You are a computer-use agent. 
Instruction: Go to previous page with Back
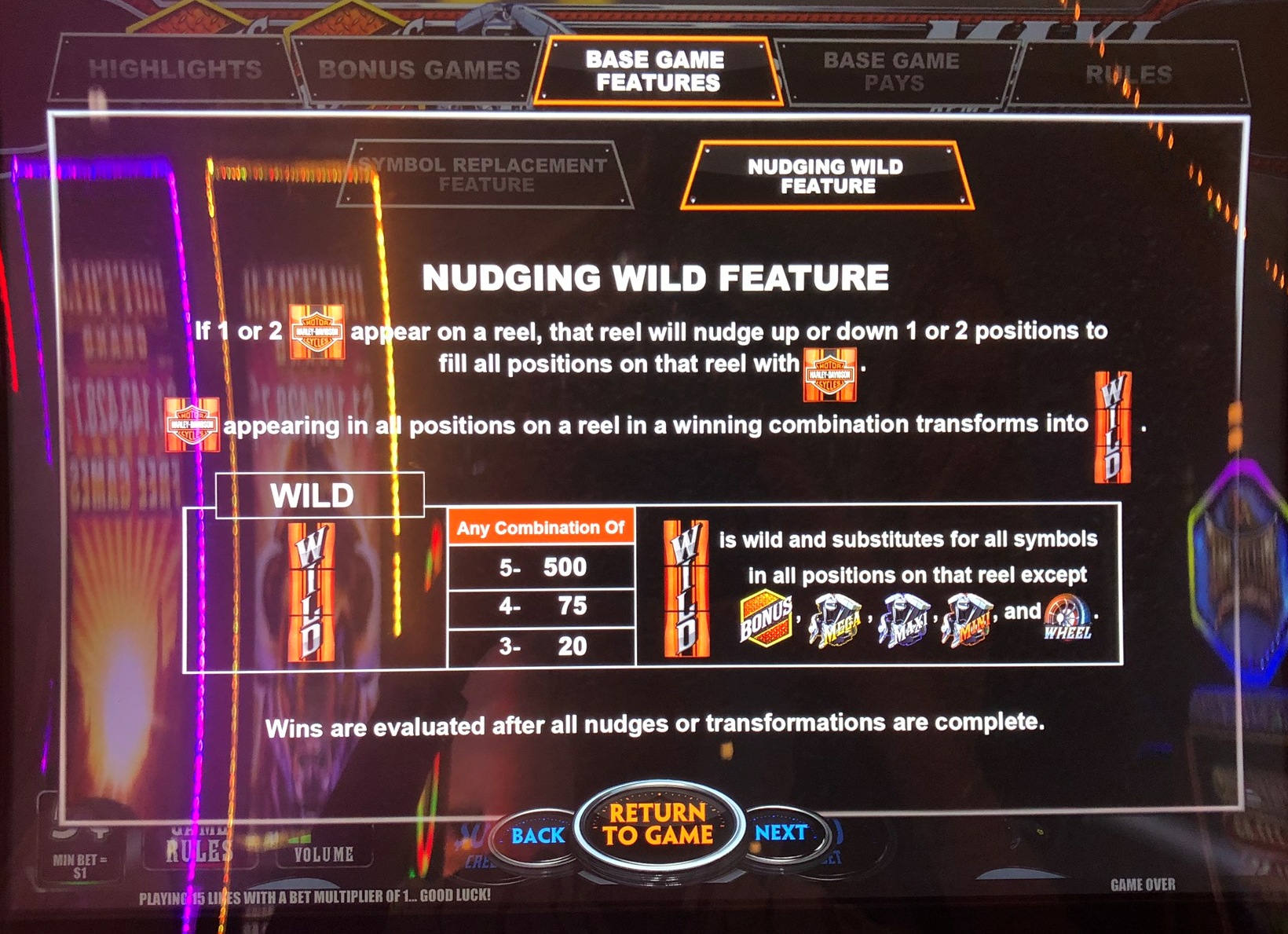point(537,836)
